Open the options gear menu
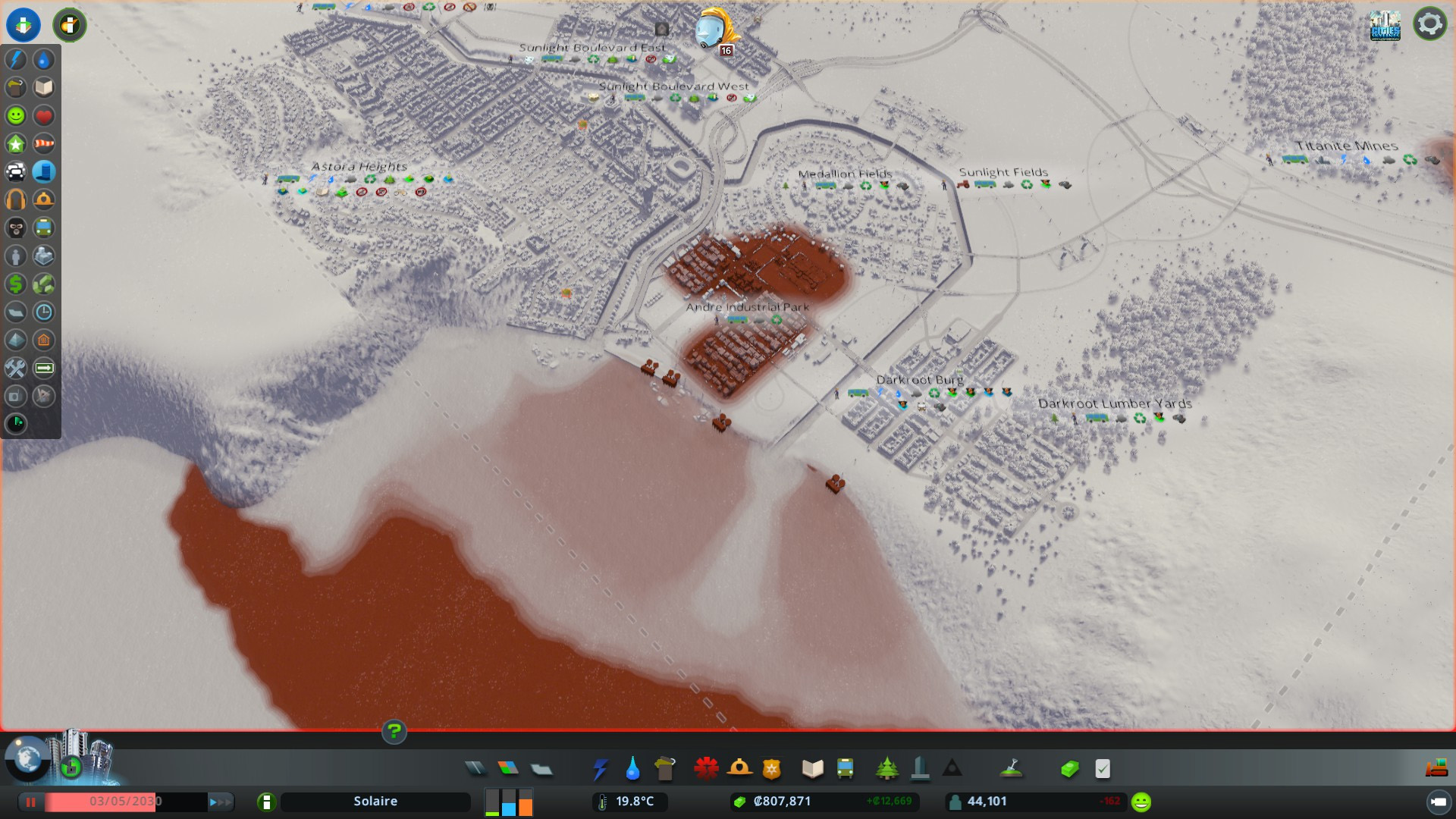The width and height of the screenshot is (1456, 819). pos(1429,24)
